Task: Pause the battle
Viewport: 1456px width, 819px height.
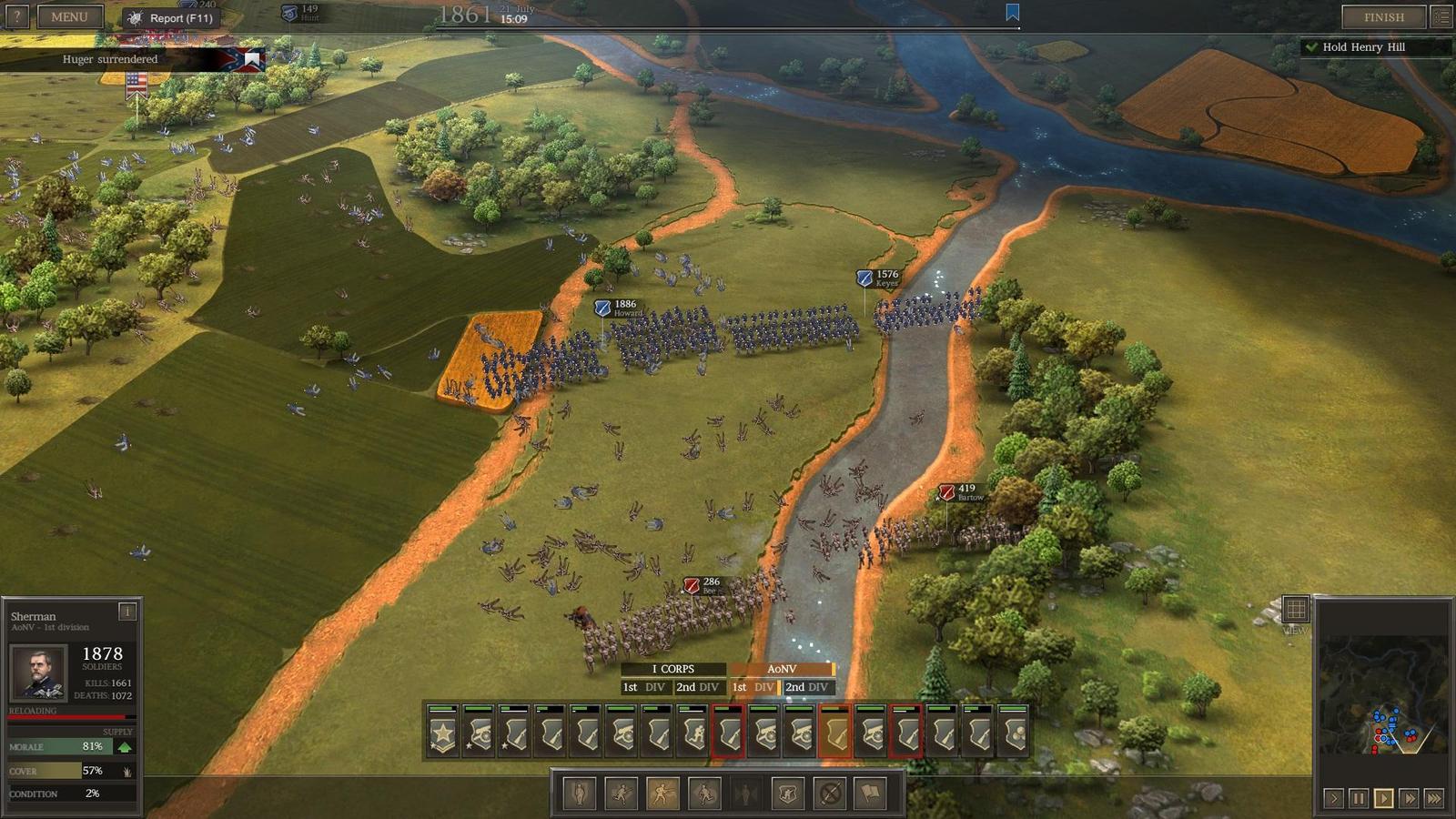Action: [x=1359, y=798]
